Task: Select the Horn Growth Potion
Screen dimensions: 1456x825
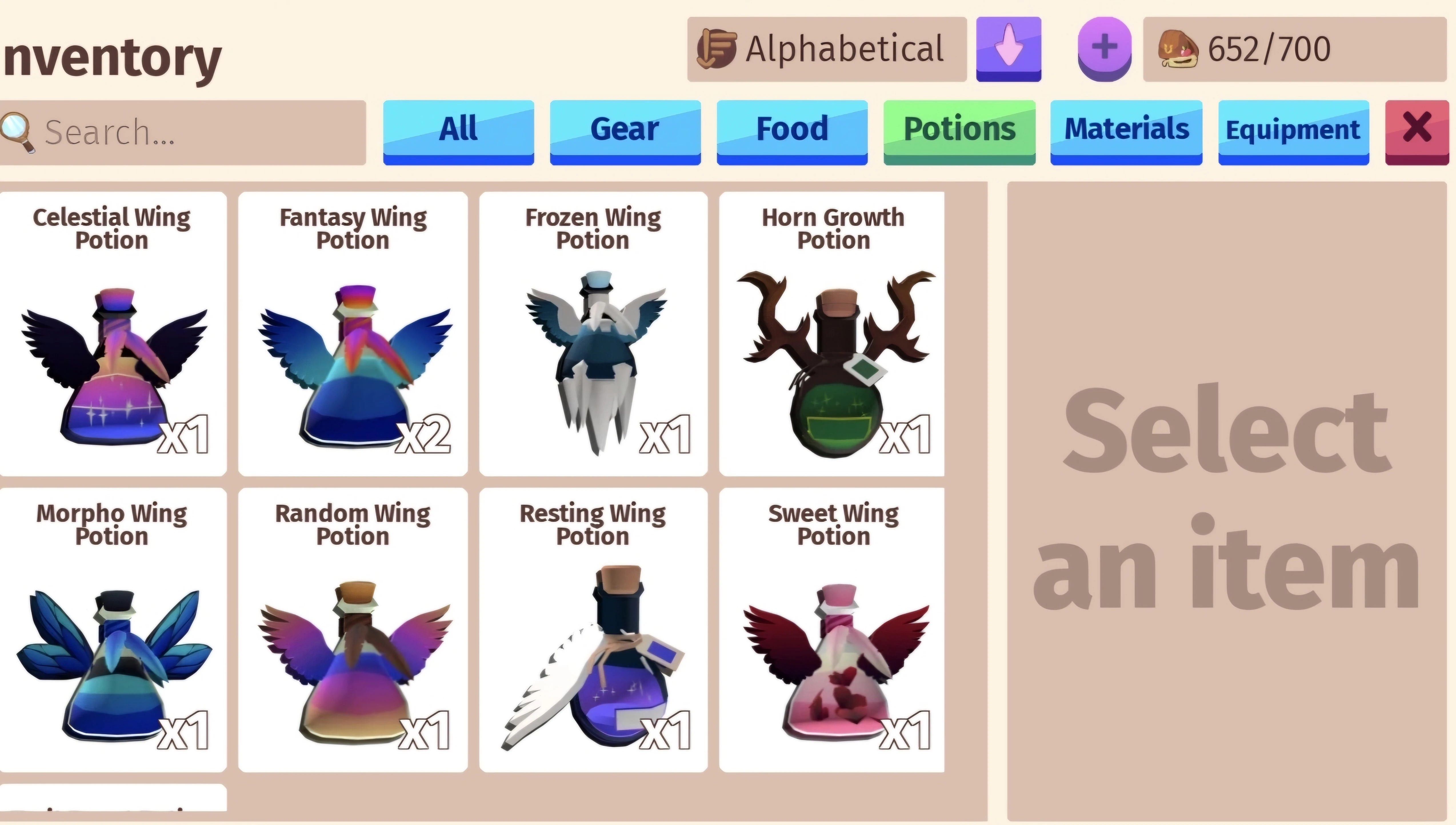Action: point(832,331)
